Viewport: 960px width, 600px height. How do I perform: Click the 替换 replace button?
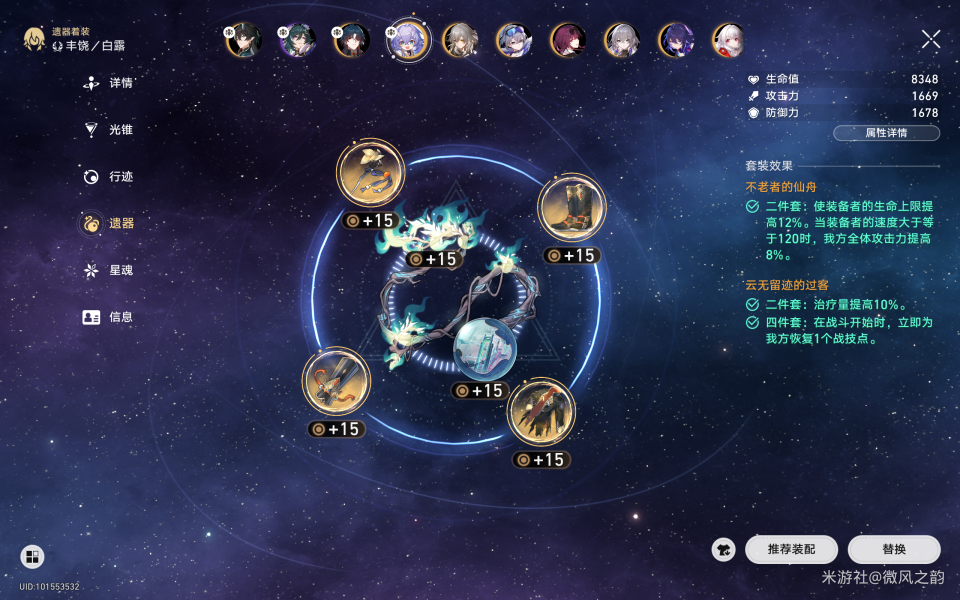894,549
